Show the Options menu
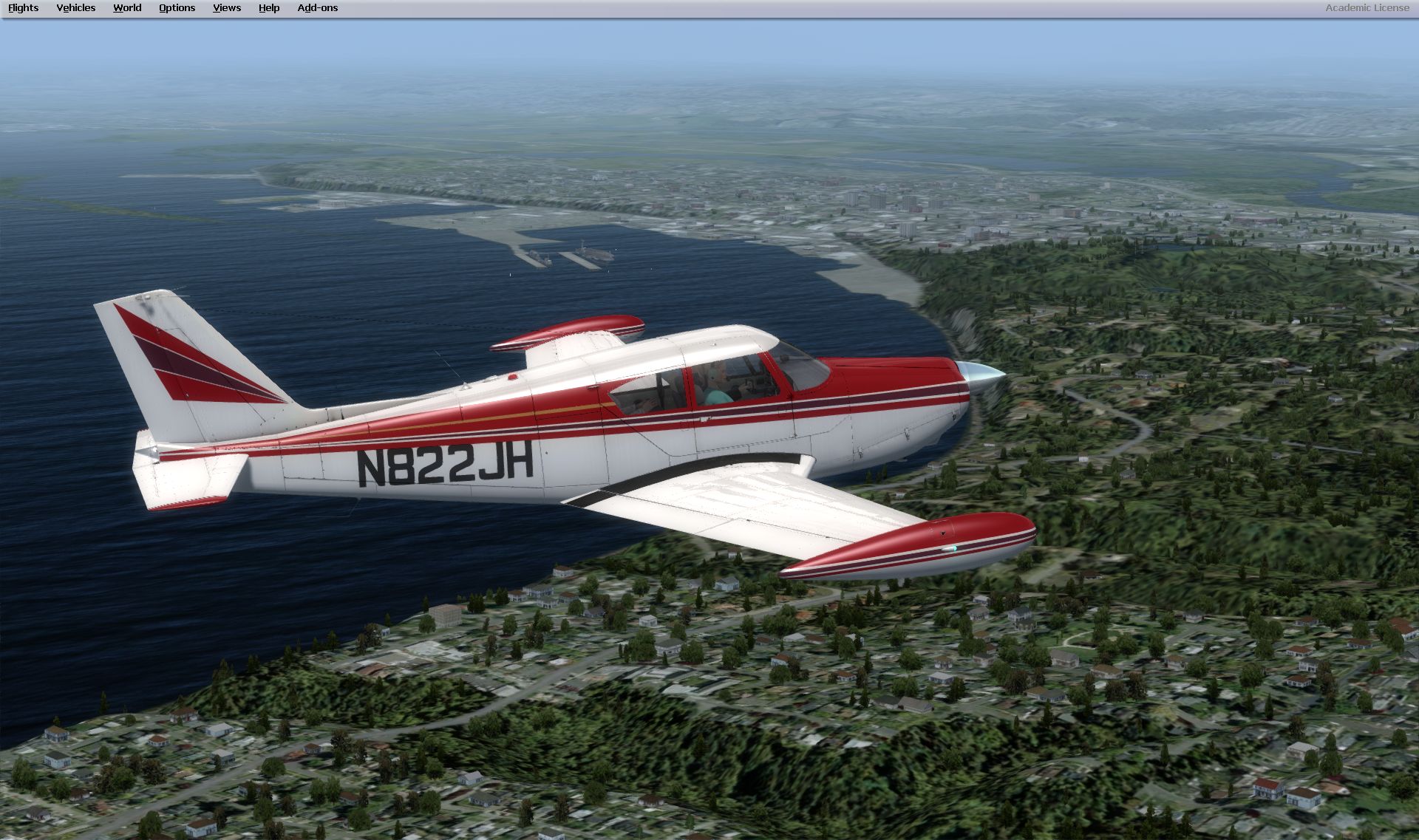Image resolution: width=1419 pixels, height=840 pixels. pos(177,8)
